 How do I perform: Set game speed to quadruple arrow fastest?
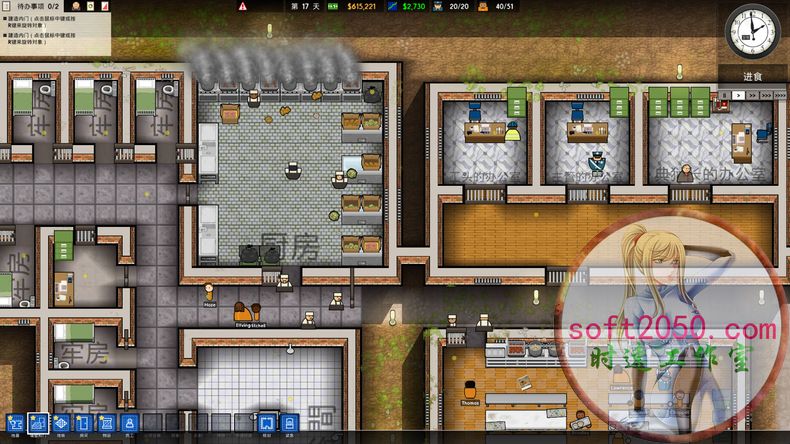780,95
